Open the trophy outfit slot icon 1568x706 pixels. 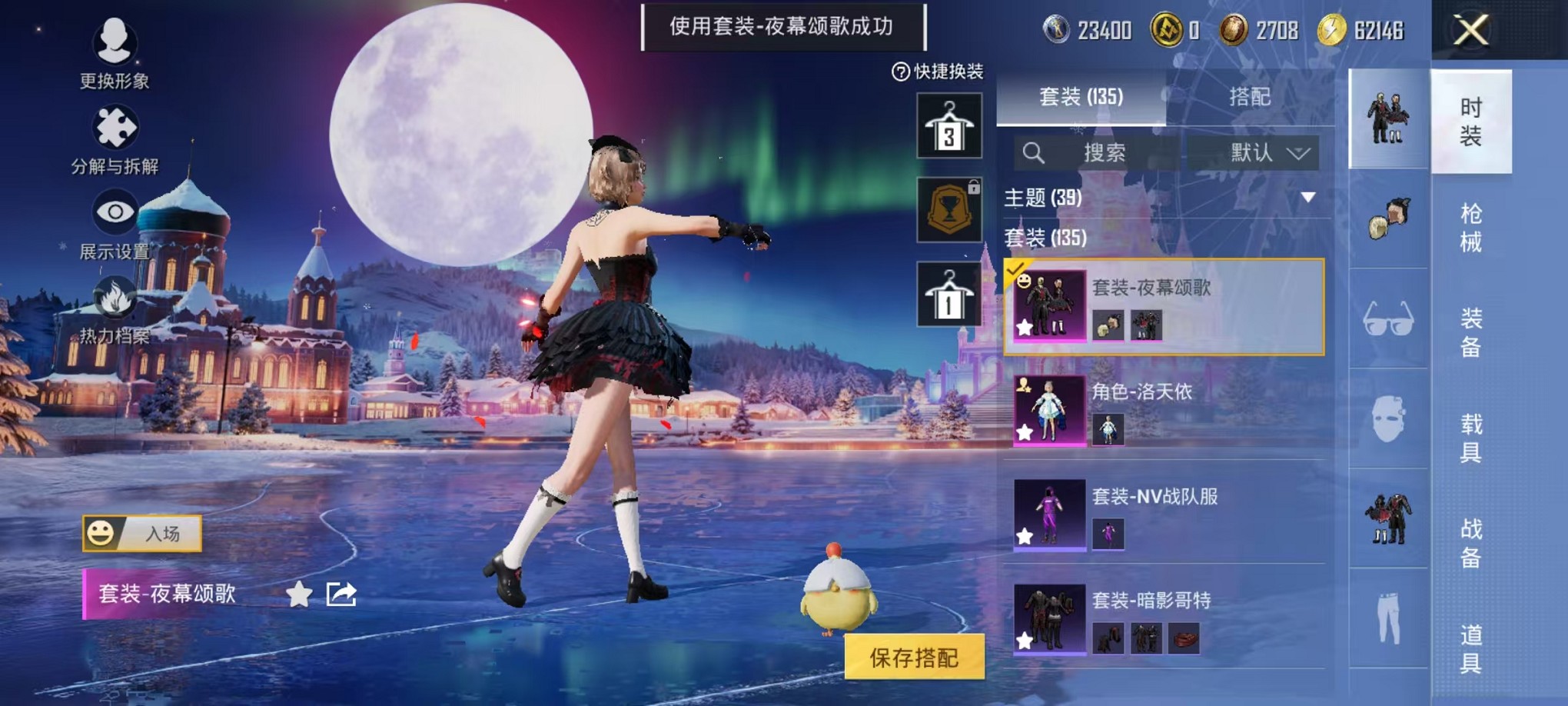click(x=948, y=210)
